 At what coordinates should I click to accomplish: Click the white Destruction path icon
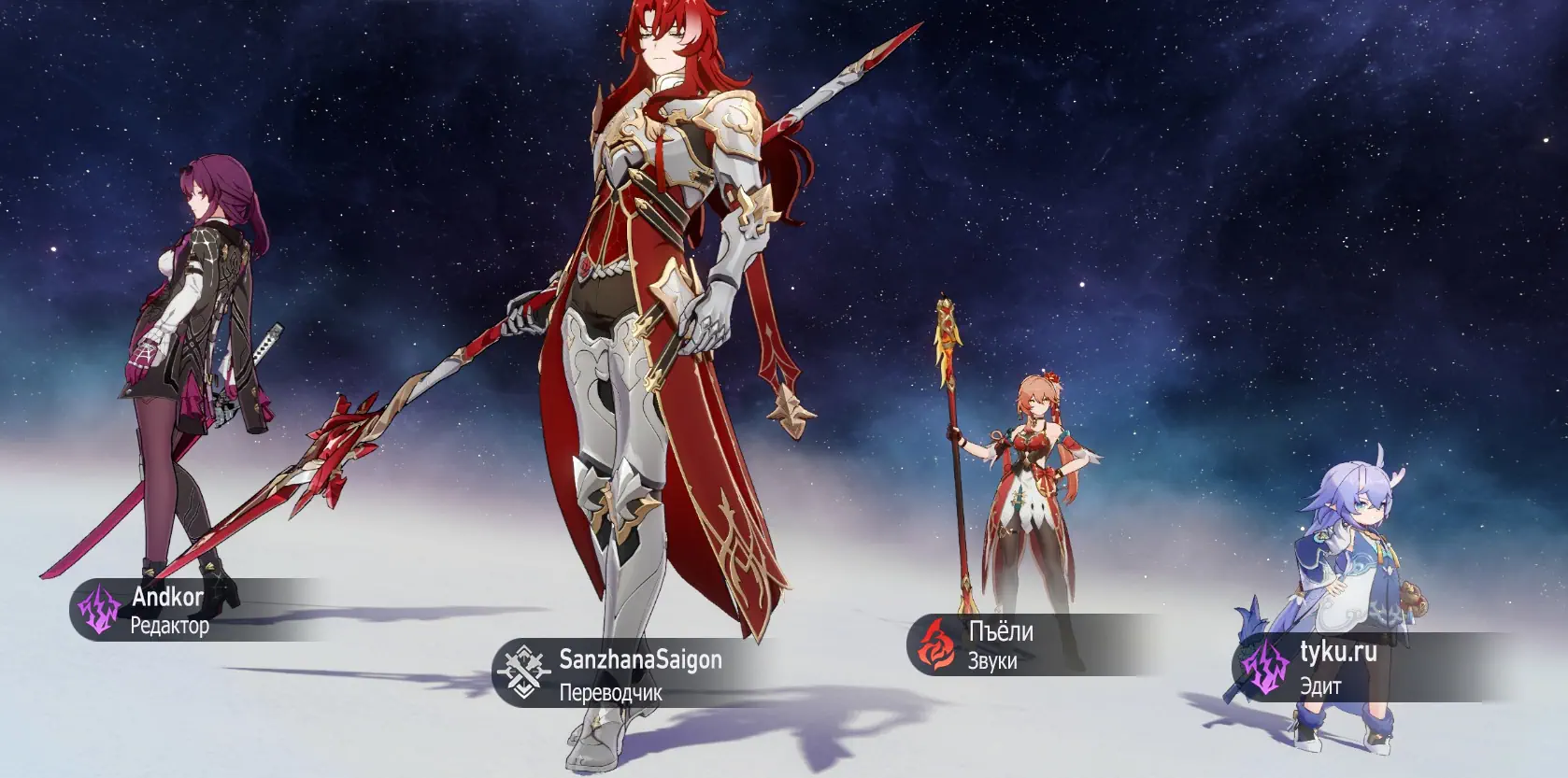pos(523,672)
